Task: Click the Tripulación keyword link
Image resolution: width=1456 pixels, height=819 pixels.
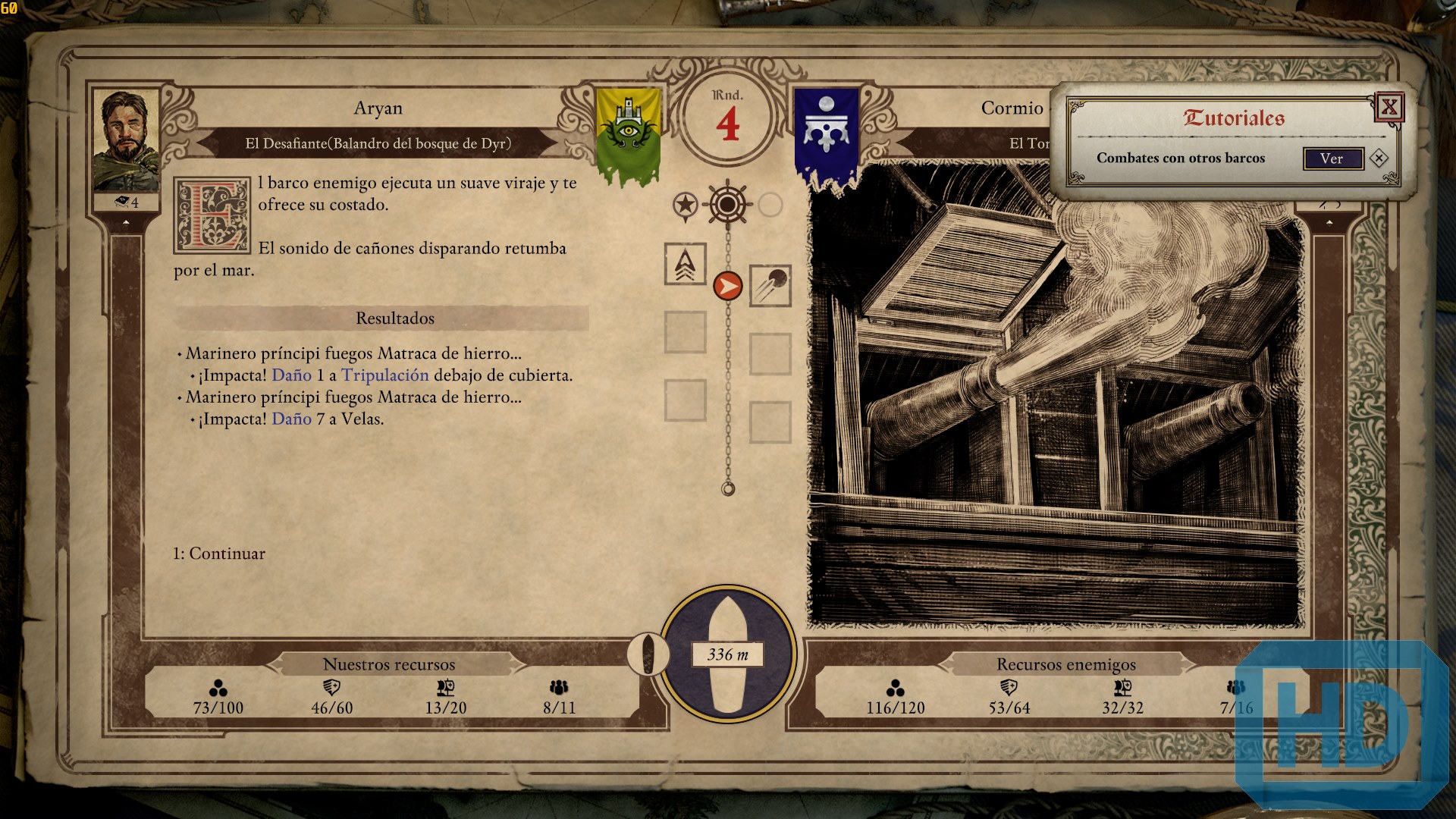Action: [384, 375]
